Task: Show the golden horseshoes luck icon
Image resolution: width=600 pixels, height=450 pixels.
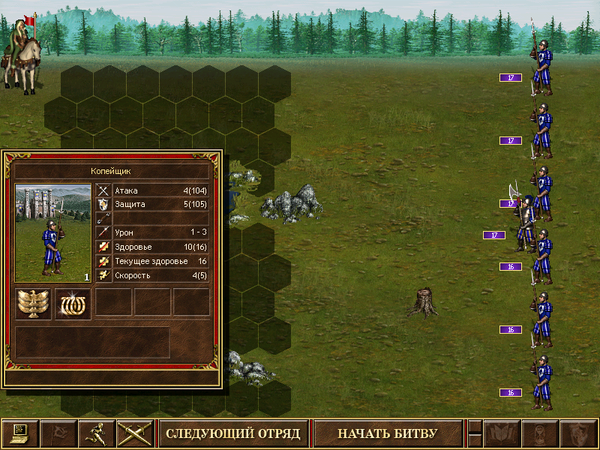Action: tap(73, 304)
